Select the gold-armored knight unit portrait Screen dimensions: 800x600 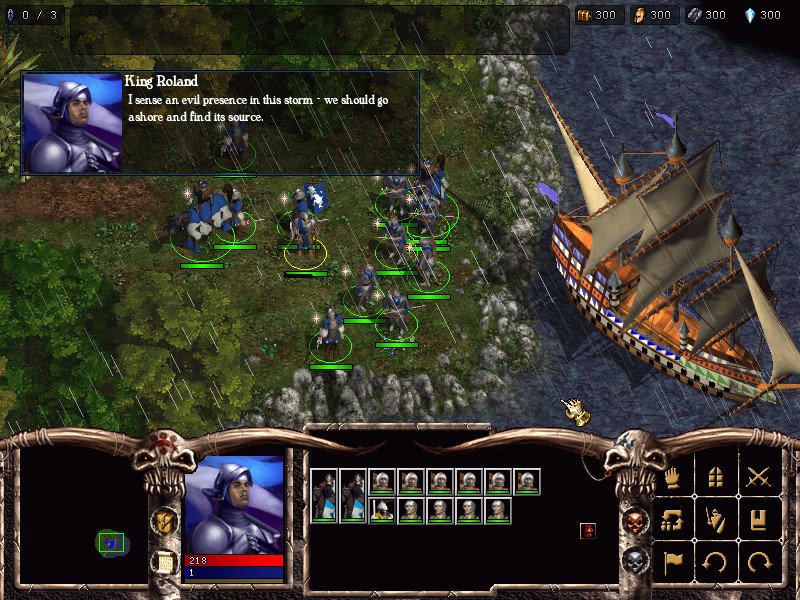381,511
